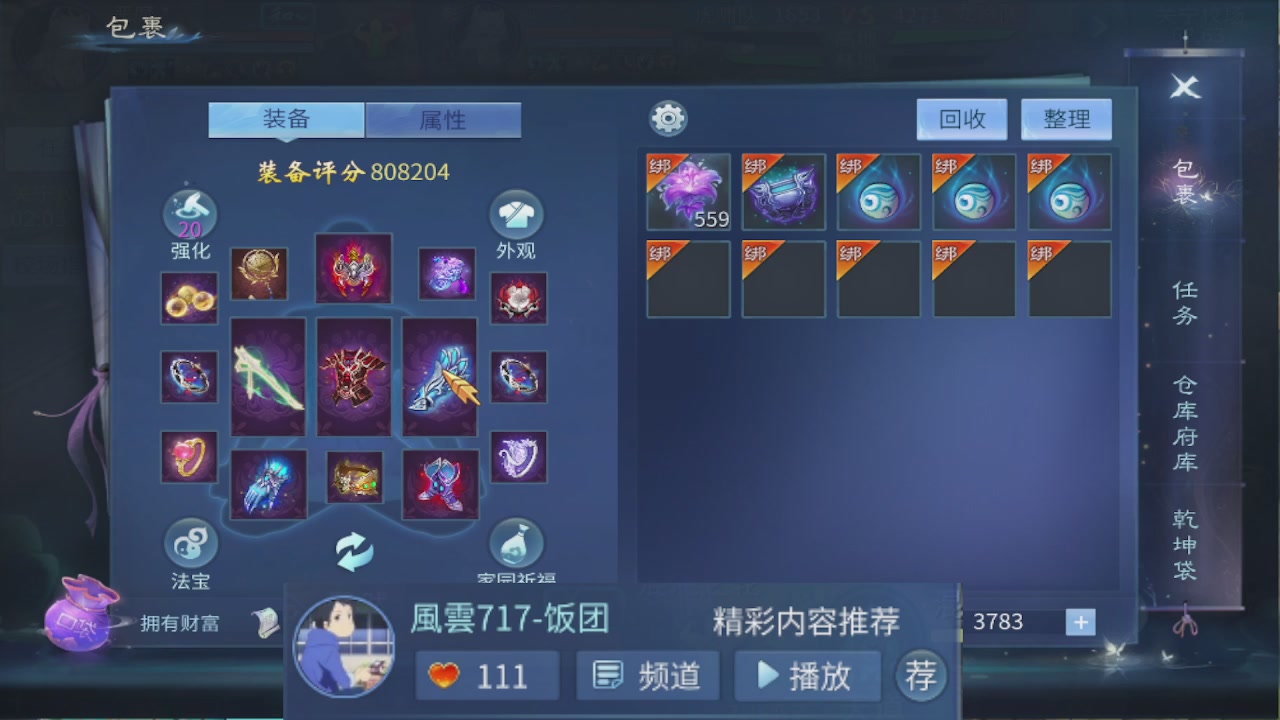This screenshot has height=720, width=1280.
Task: Click the plus button next to 3783 currency
Action: click(1080, 623)
